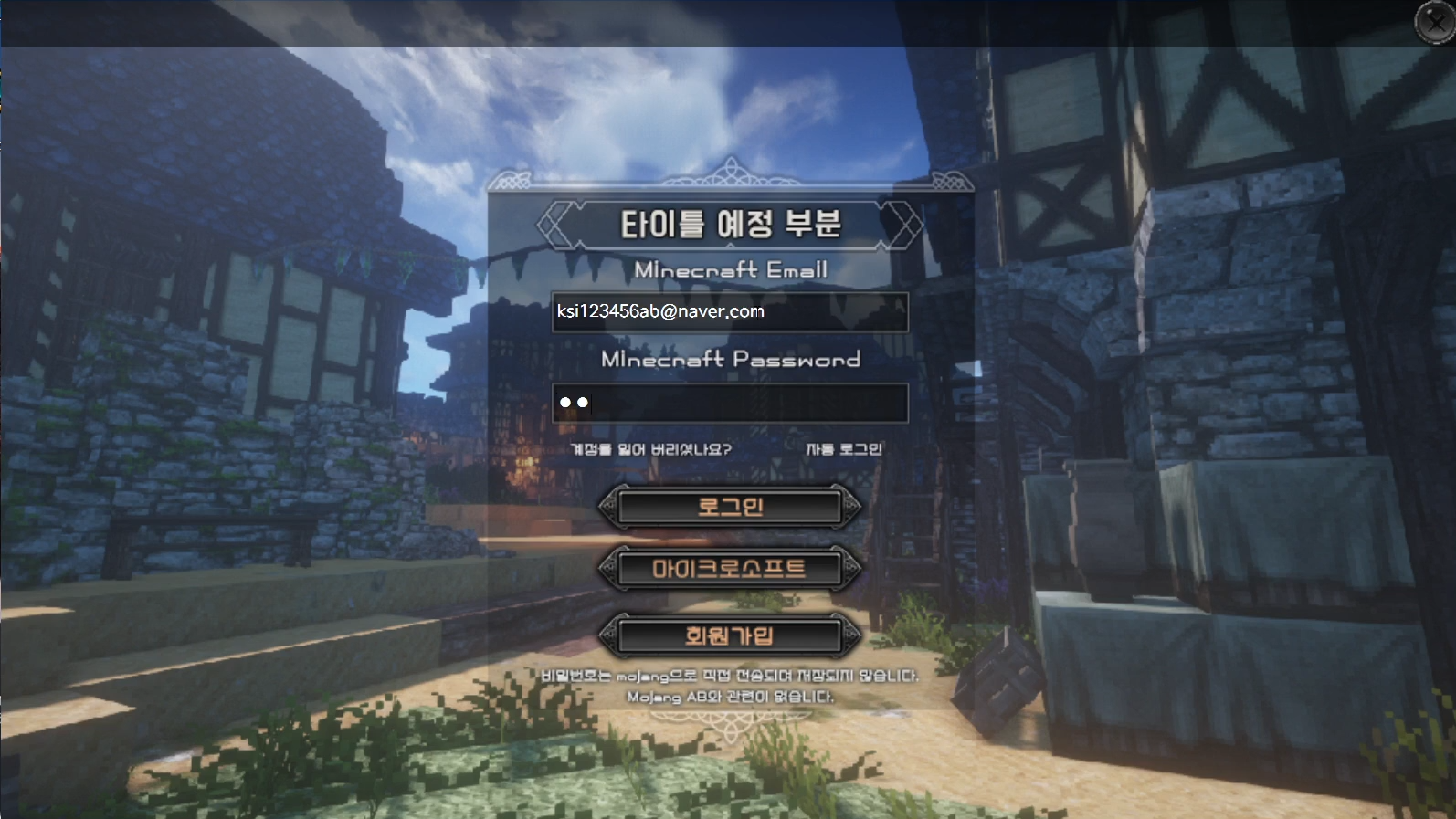Close the window with the X button

tap(1435, 22)
